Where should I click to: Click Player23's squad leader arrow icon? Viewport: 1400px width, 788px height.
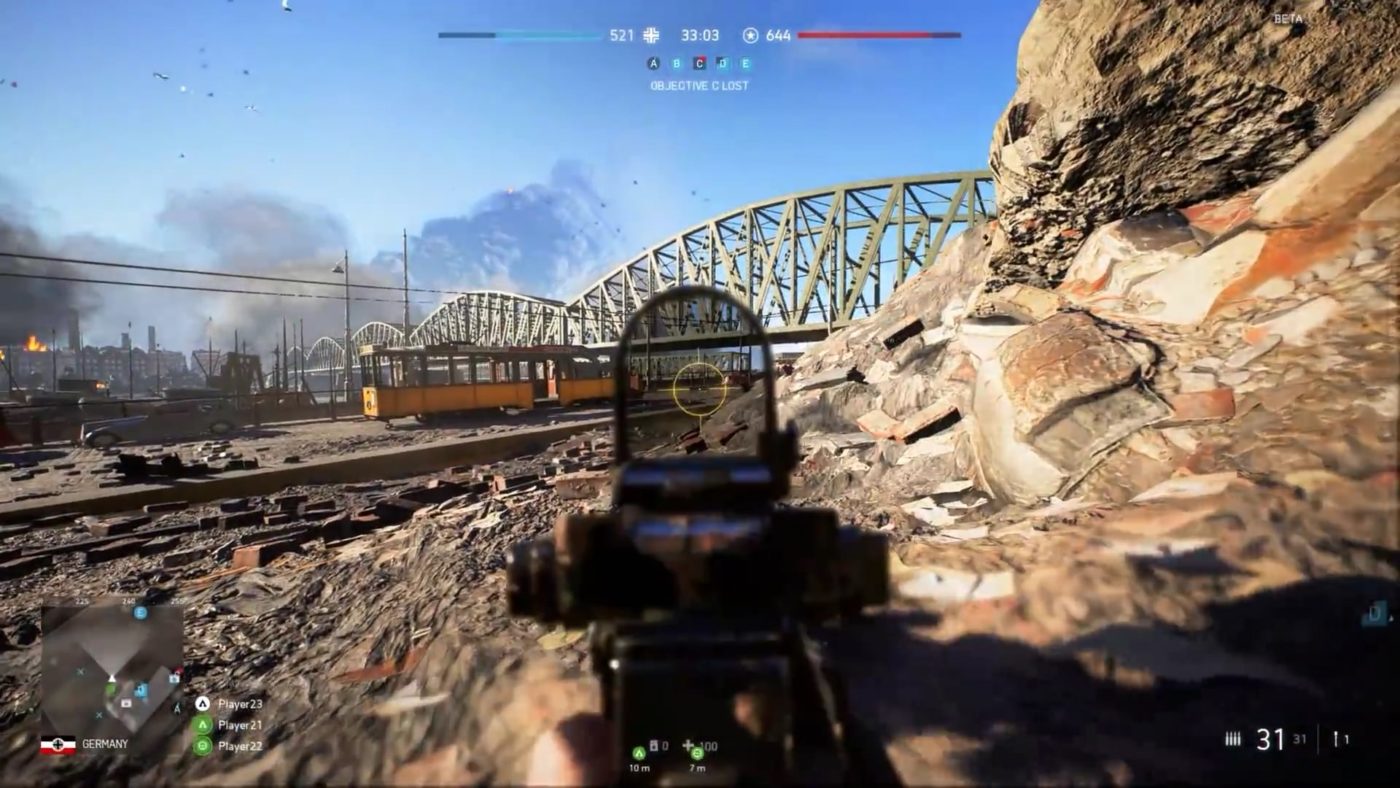coord(203,703)
